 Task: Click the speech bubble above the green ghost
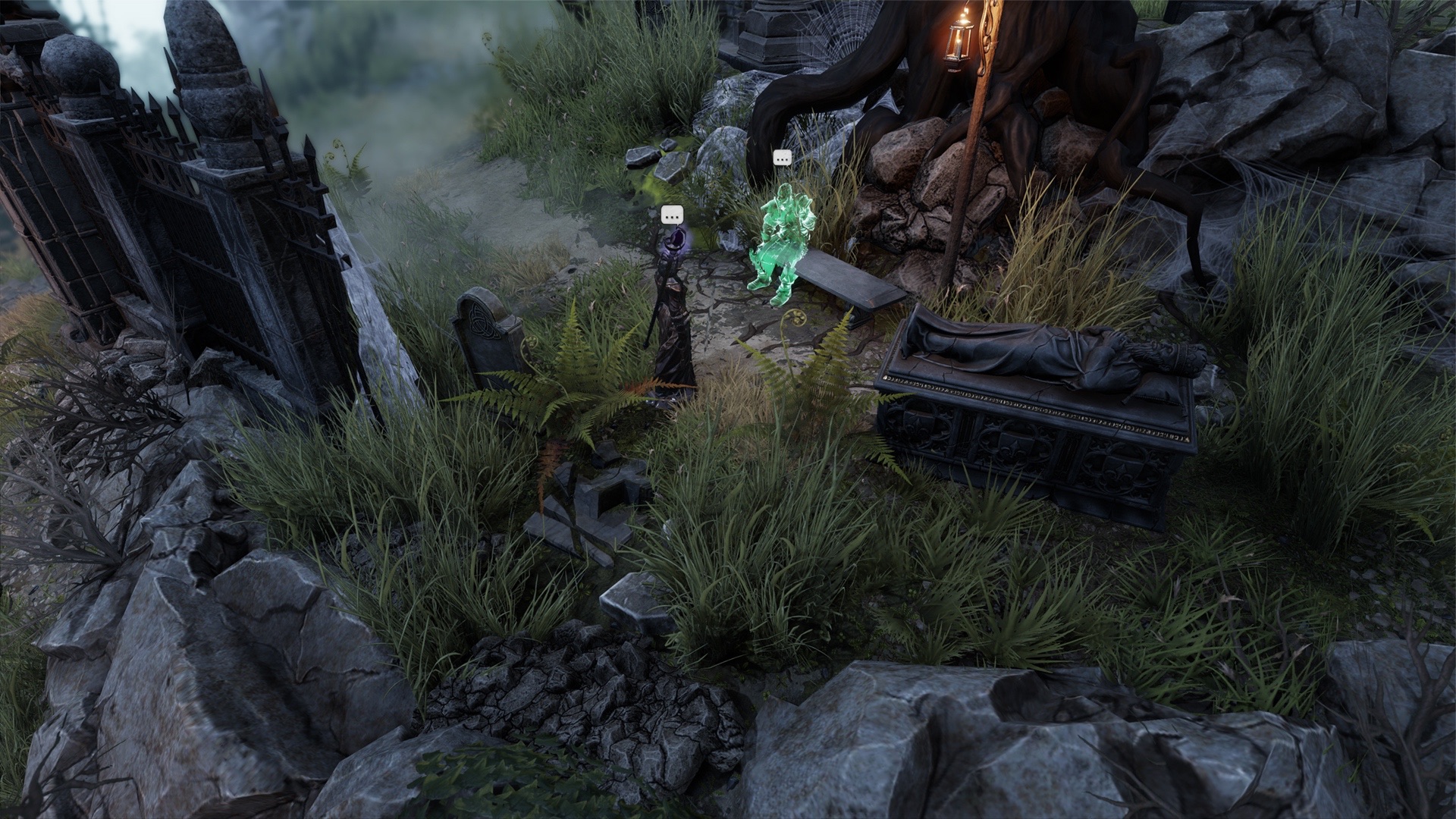(x=782, y=158)
